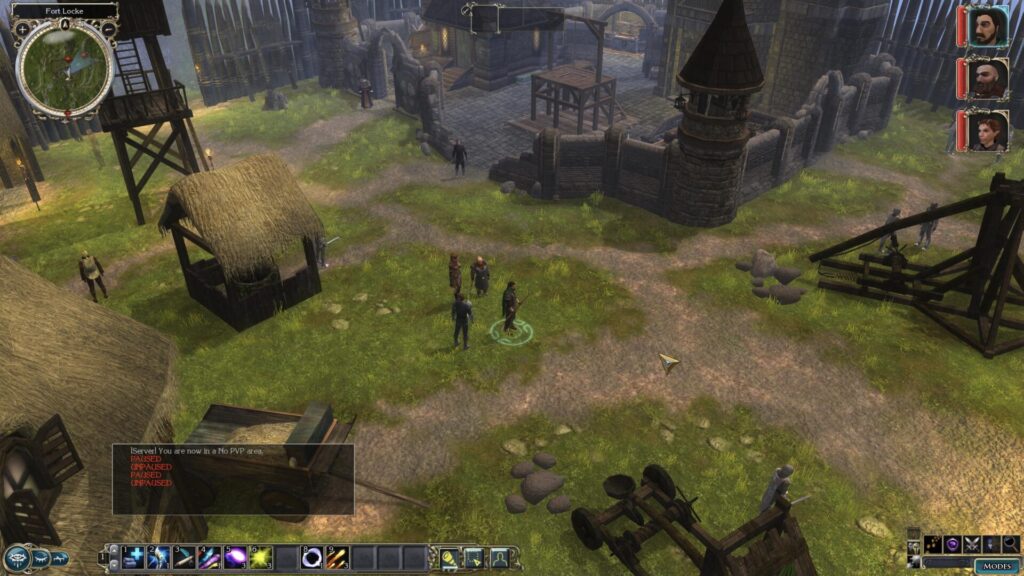Image resolution: width=1024 pixels, height=576 pixels.
Task: Click the large eye button
Action: [16, 557]
